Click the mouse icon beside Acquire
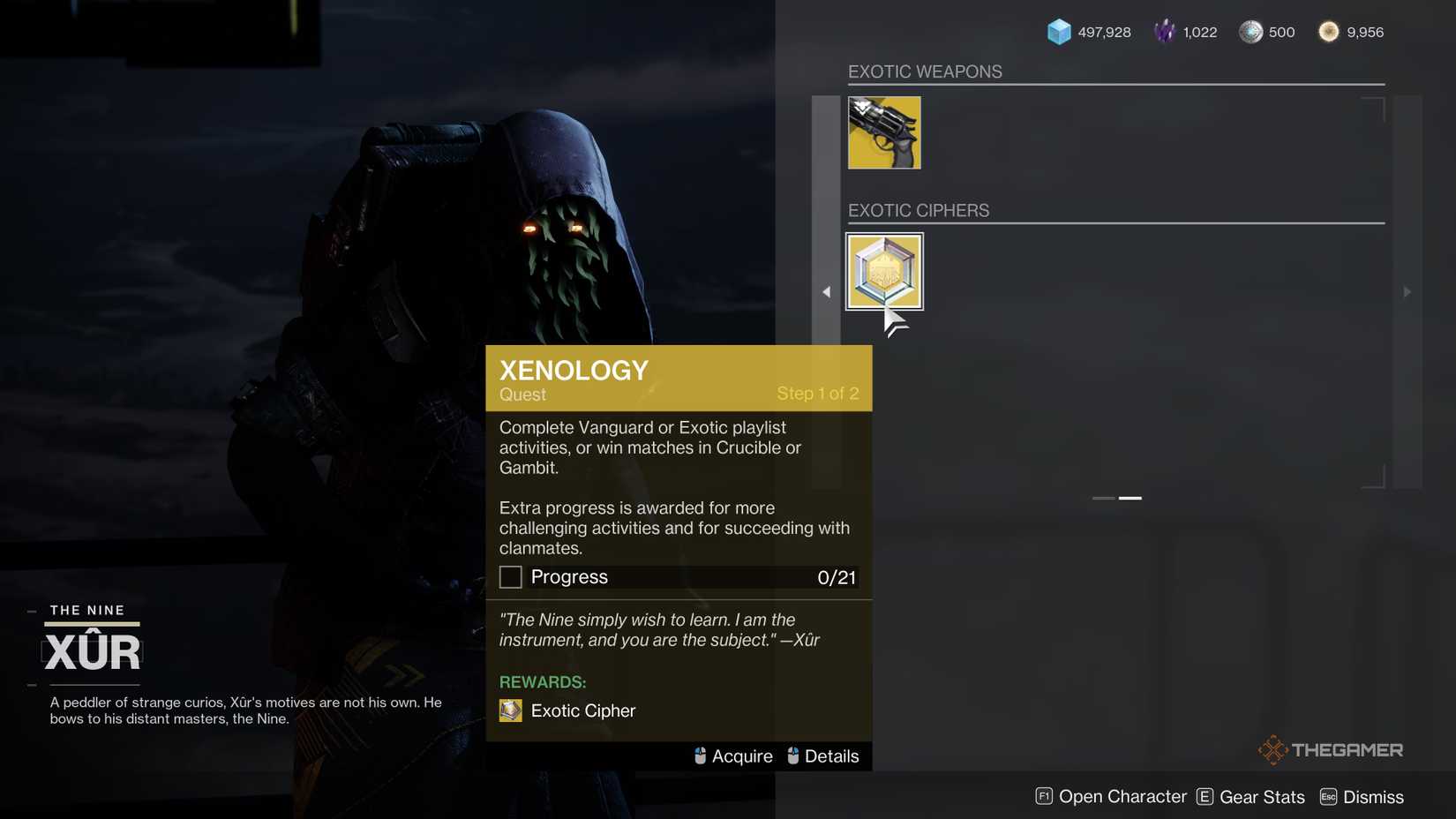Image resolution: width=1456 pixels, height=819 pixels. [x=701, y=755]
